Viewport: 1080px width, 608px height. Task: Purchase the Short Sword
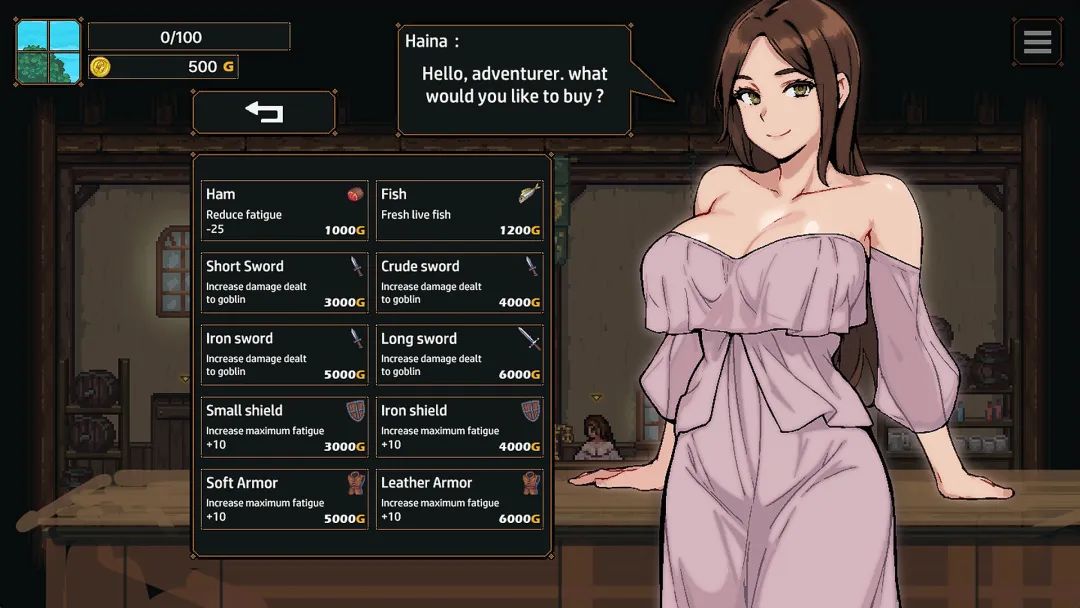285,283
